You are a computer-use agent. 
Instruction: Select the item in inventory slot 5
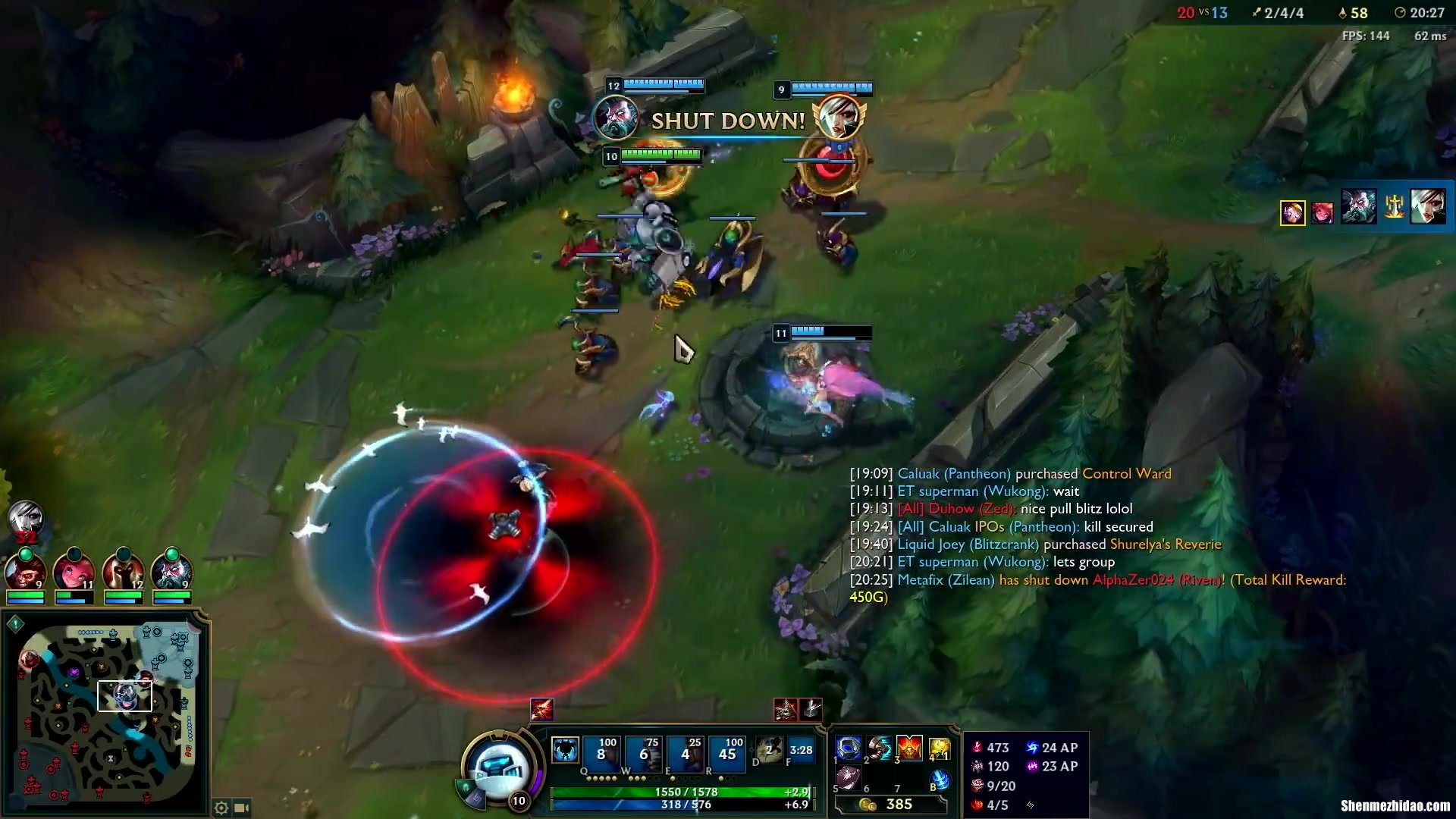(x=849, y=778)
